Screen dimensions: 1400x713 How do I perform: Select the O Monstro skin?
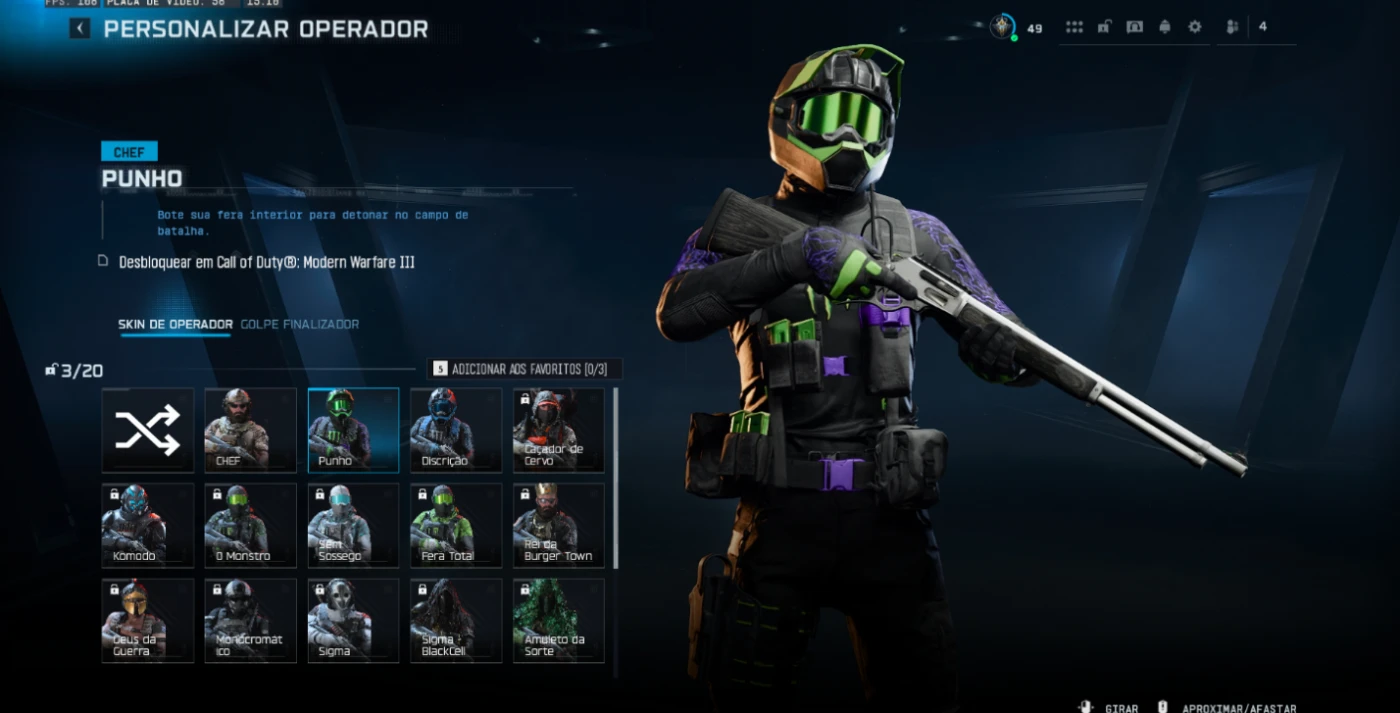coord(250,525)
